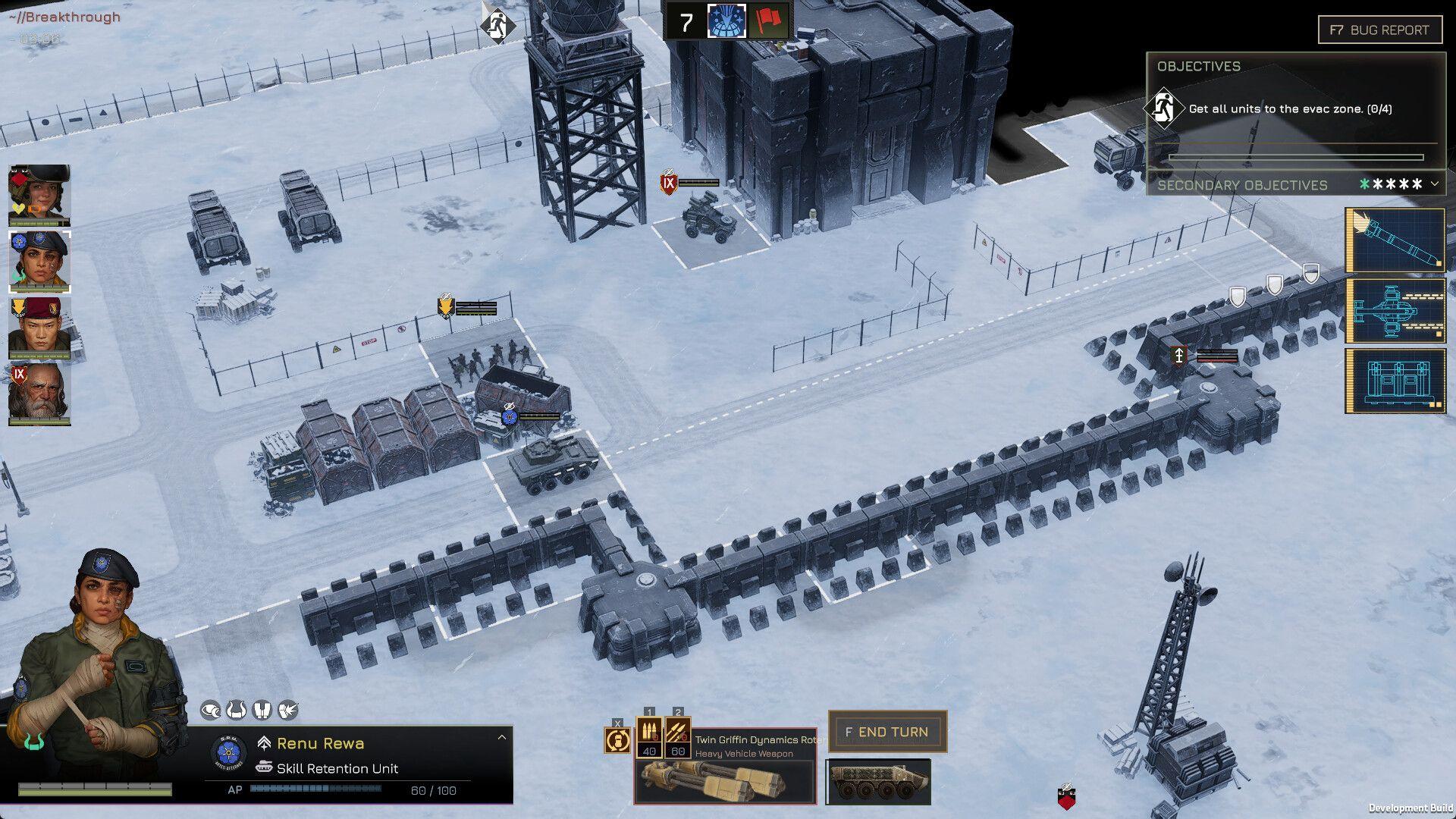Switch to weapon slot 2 tab
The height and width of the screenshot is (819, 1456).
coord(677,713)
